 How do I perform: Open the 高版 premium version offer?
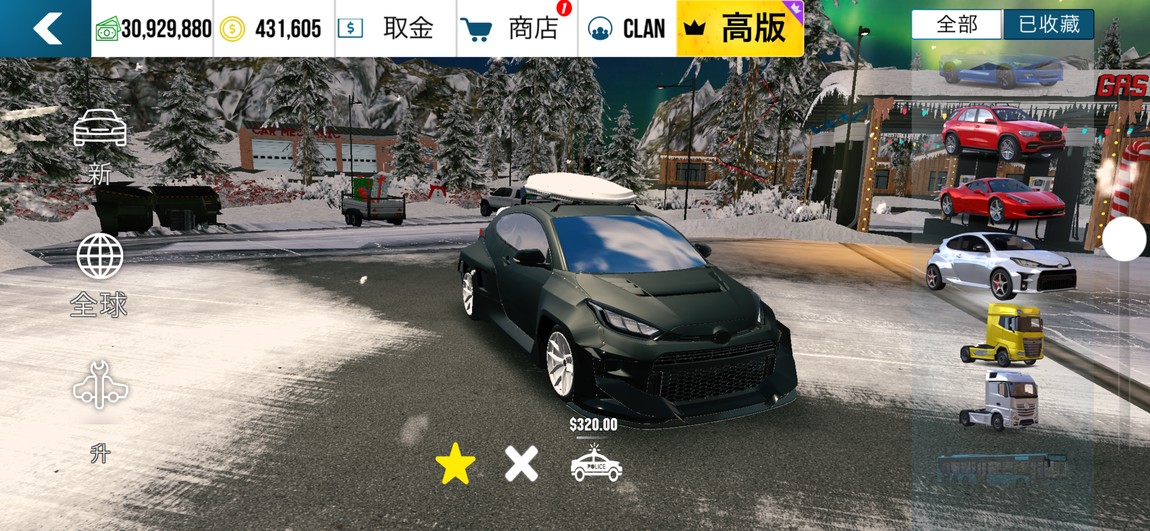740,28
